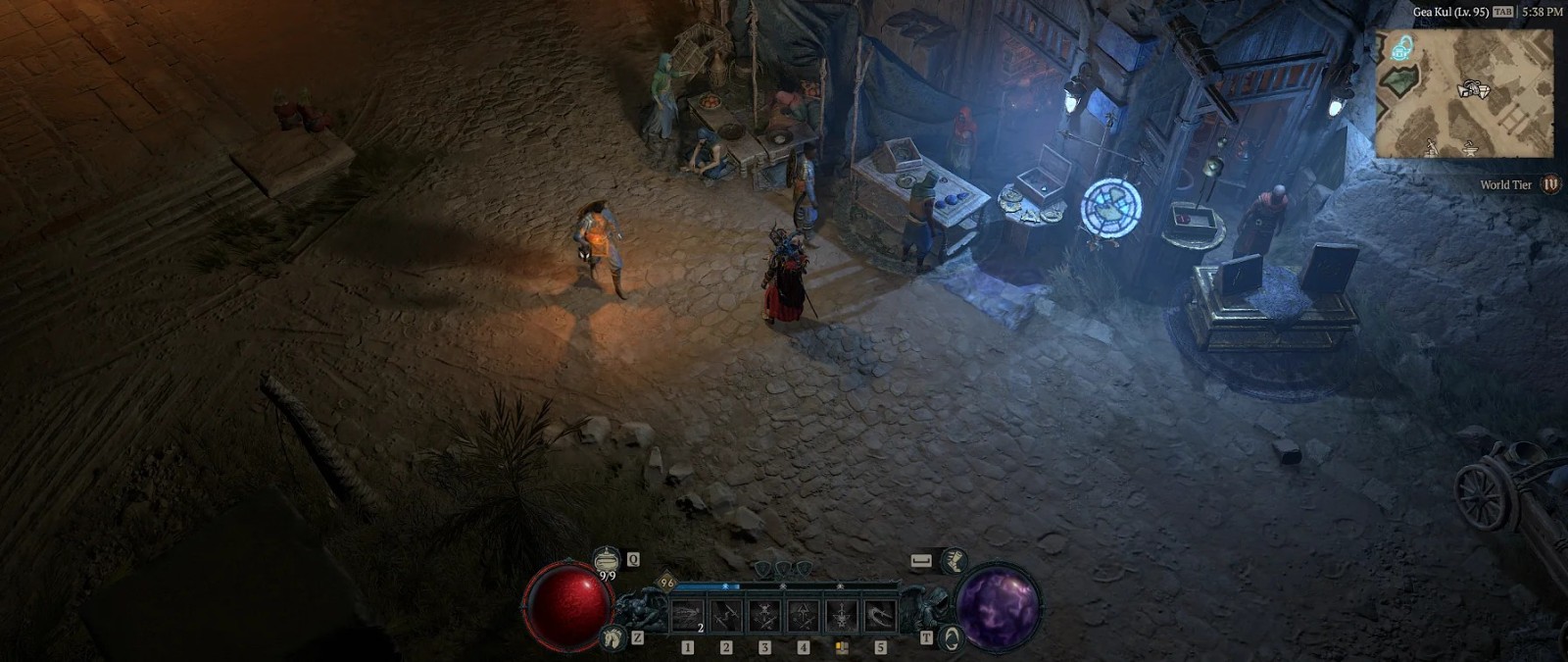Fire the curved hook blade skill

pos(880,617)
